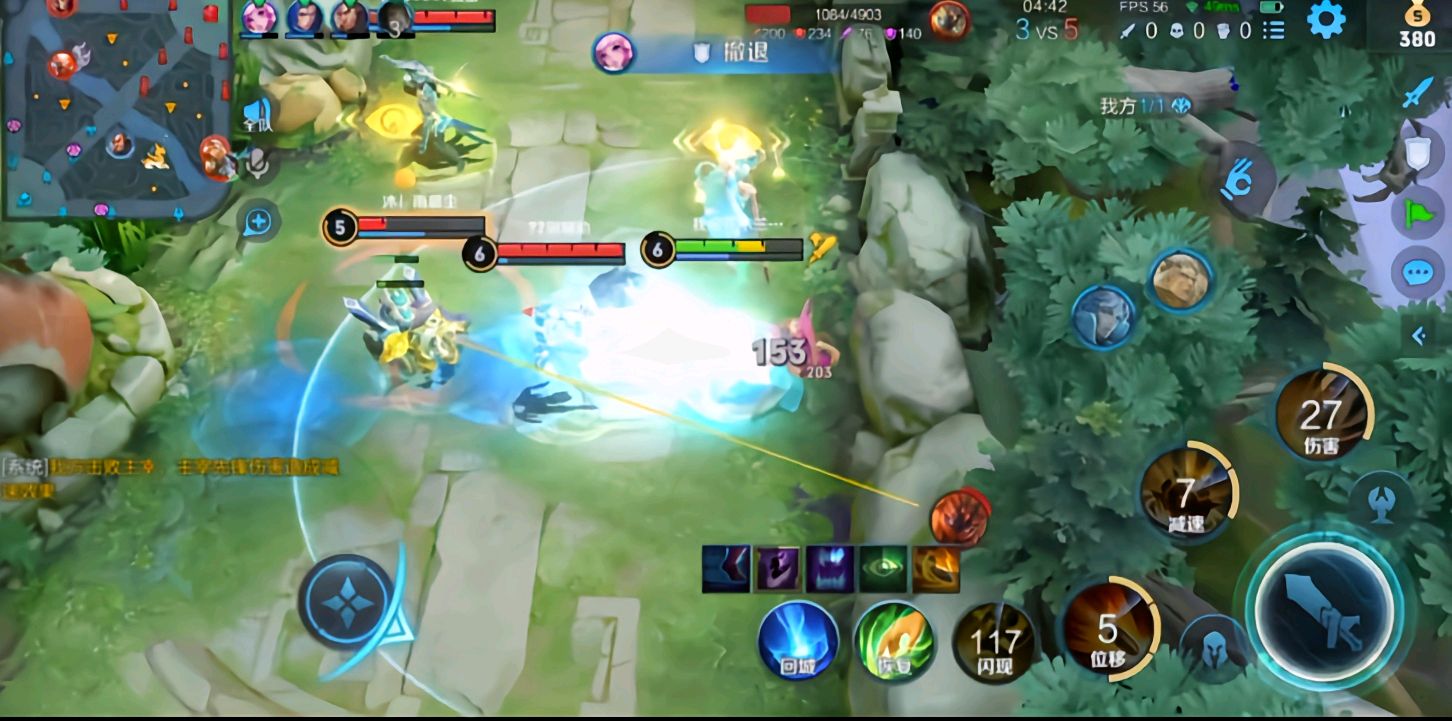Open the shop via the 380 gold icon
This screenshot has width=1452, height=721.
(x=1416, y=27)
